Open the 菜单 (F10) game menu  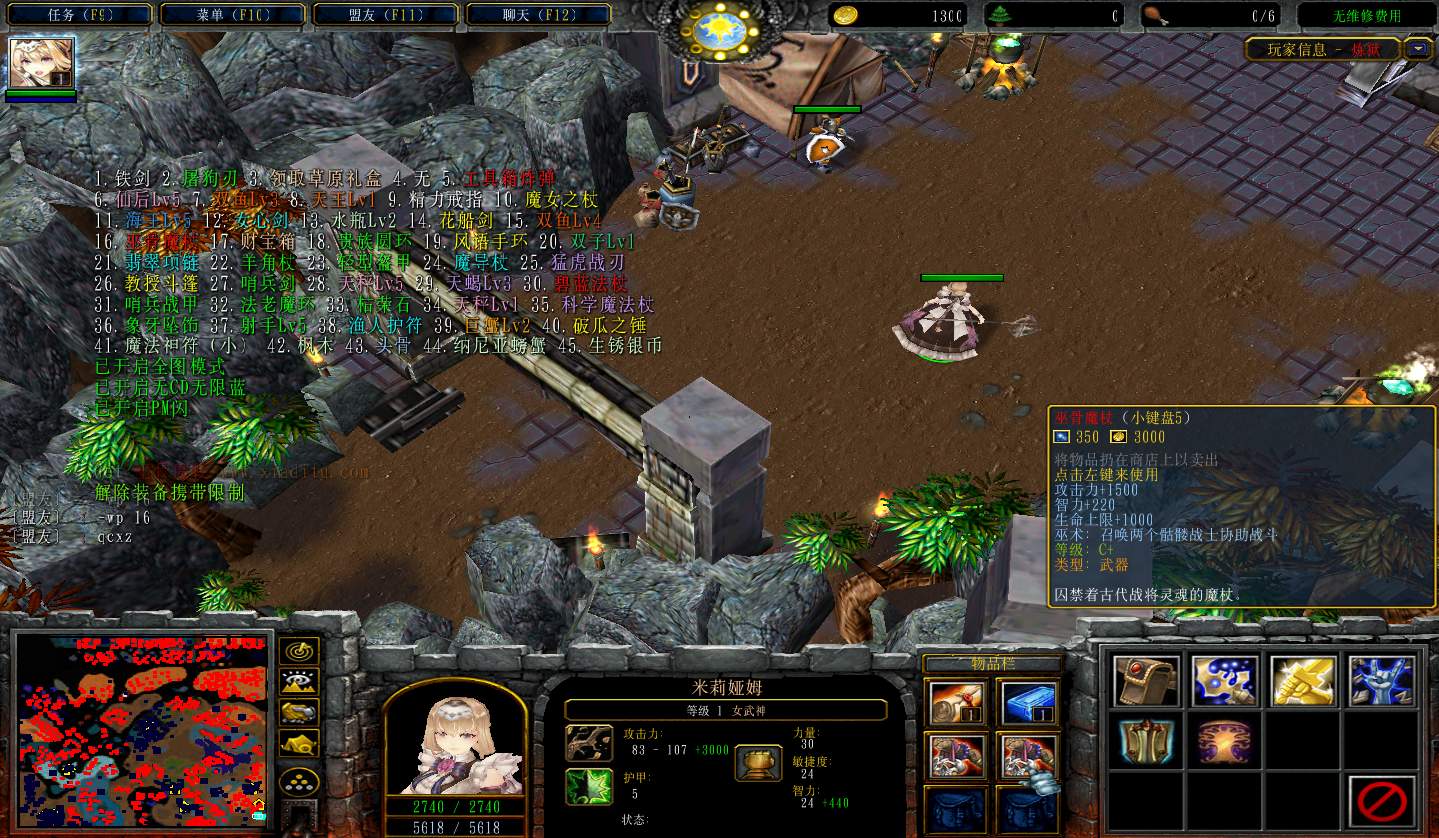(x=234, y=15)
